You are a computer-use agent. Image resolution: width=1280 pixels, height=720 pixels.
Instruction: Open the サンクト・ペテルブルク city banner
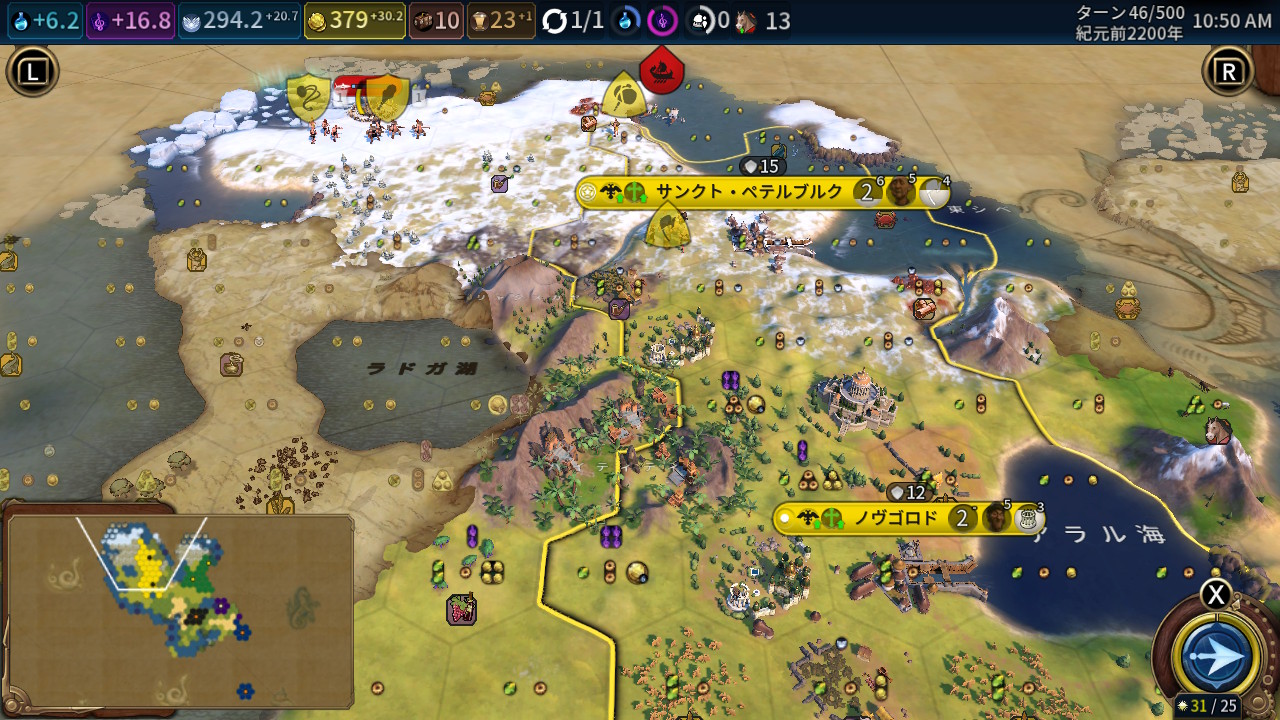pos(749,192)
